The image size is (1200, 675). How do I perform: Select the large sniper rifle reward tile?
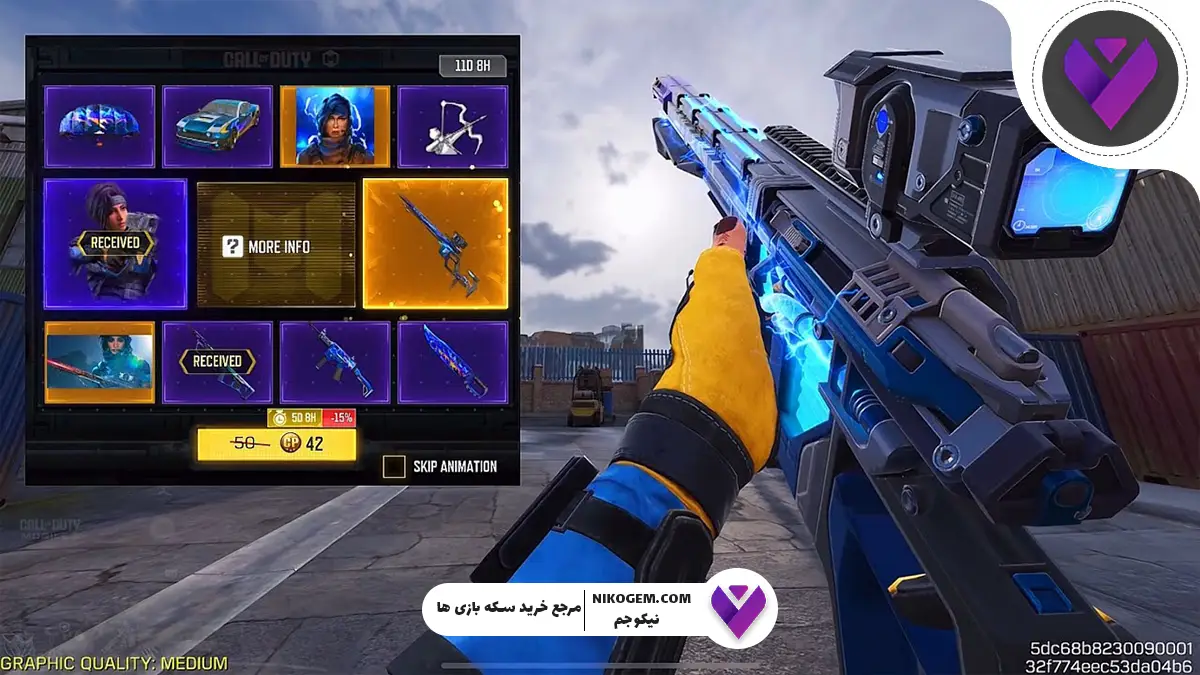coord(435,243)
